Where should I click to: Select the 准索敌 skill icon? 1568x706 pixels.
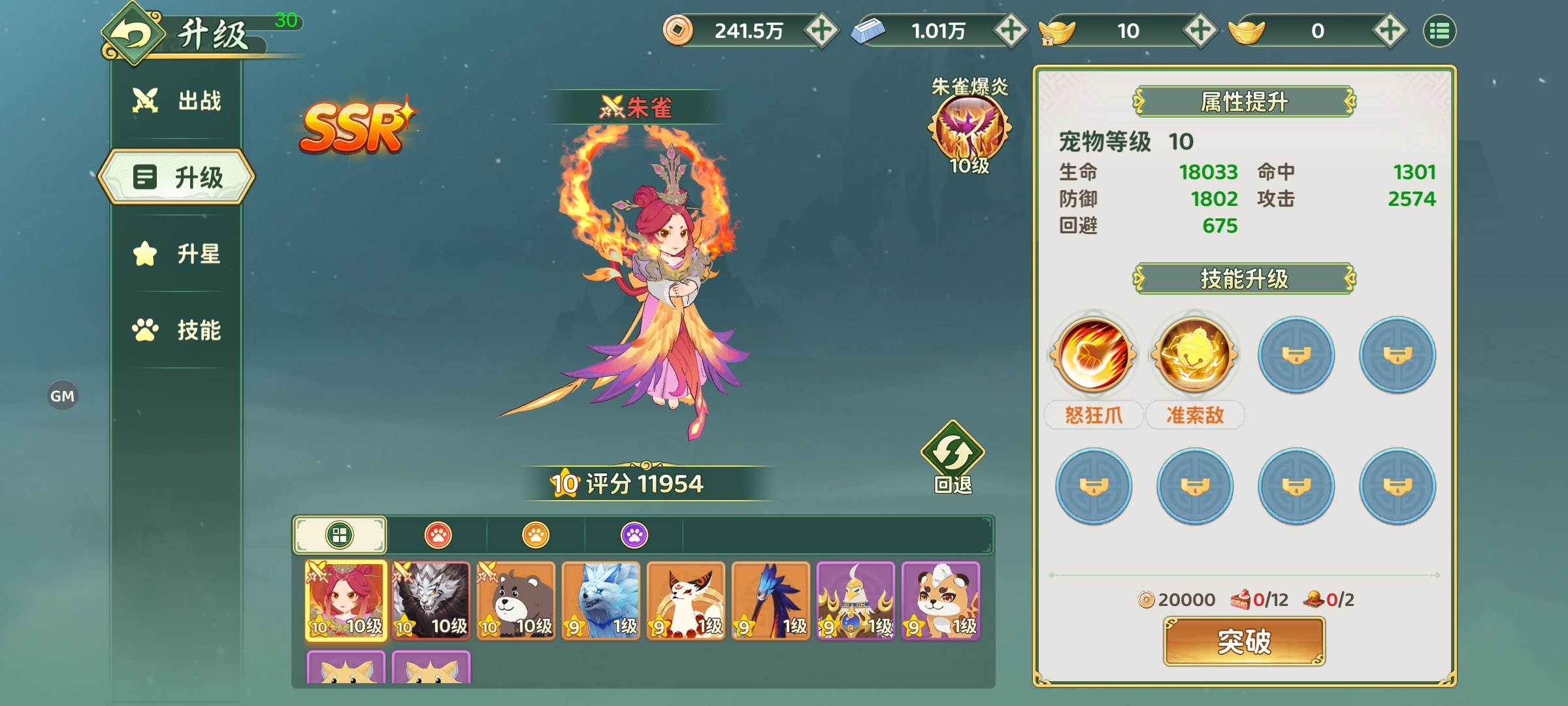[1194, 353]
